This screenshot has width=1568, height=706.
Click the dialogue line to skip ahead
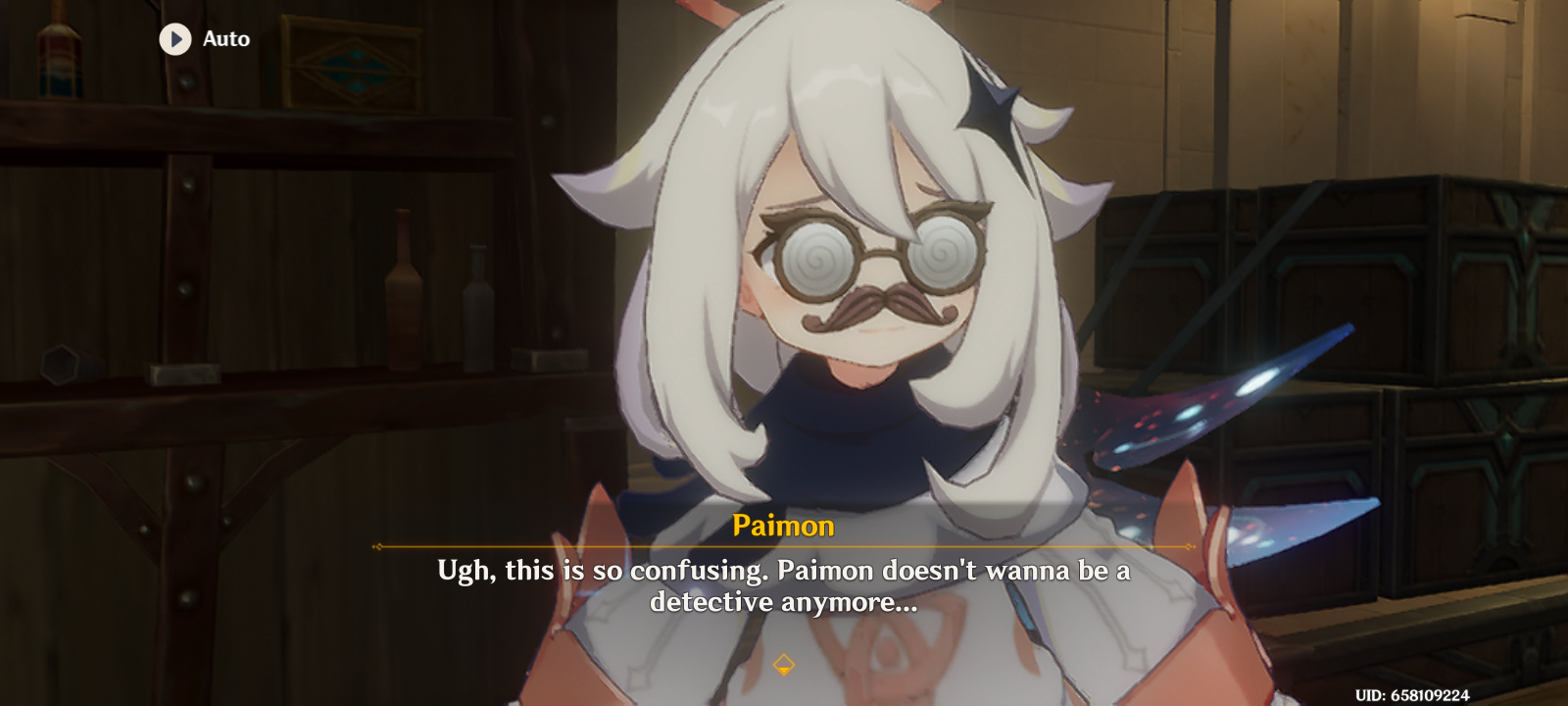coord(784,588)
